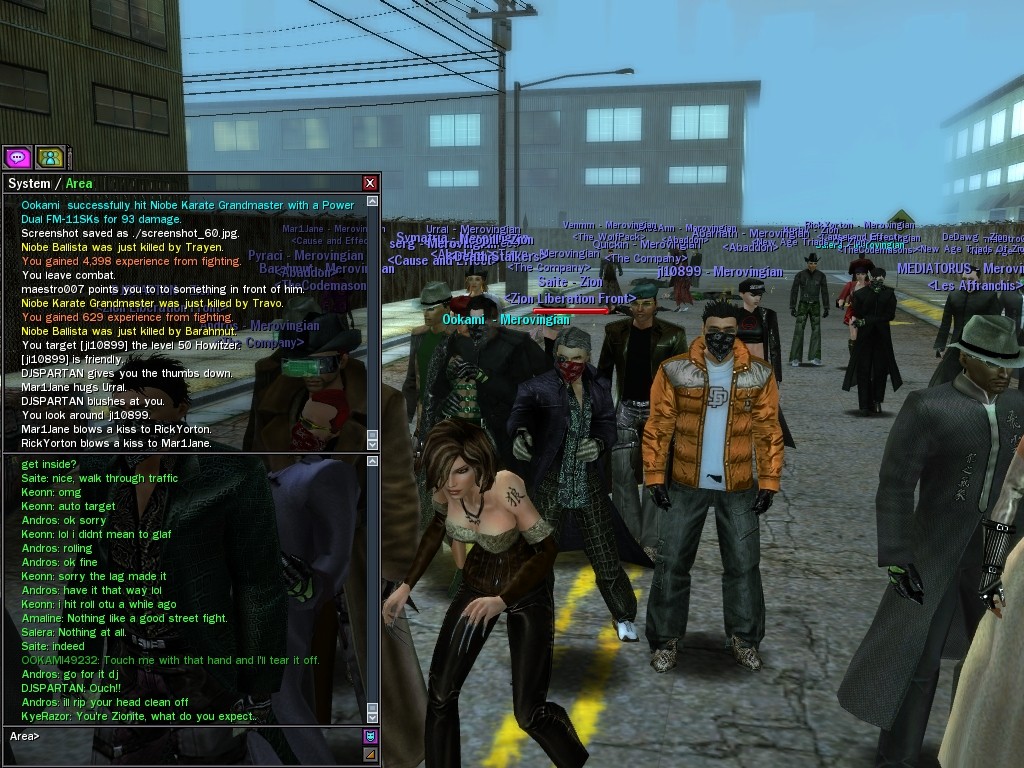This screenshot has height=768, width=1024.
Task: Close the System / Area chat window
Action: point(370,183)
